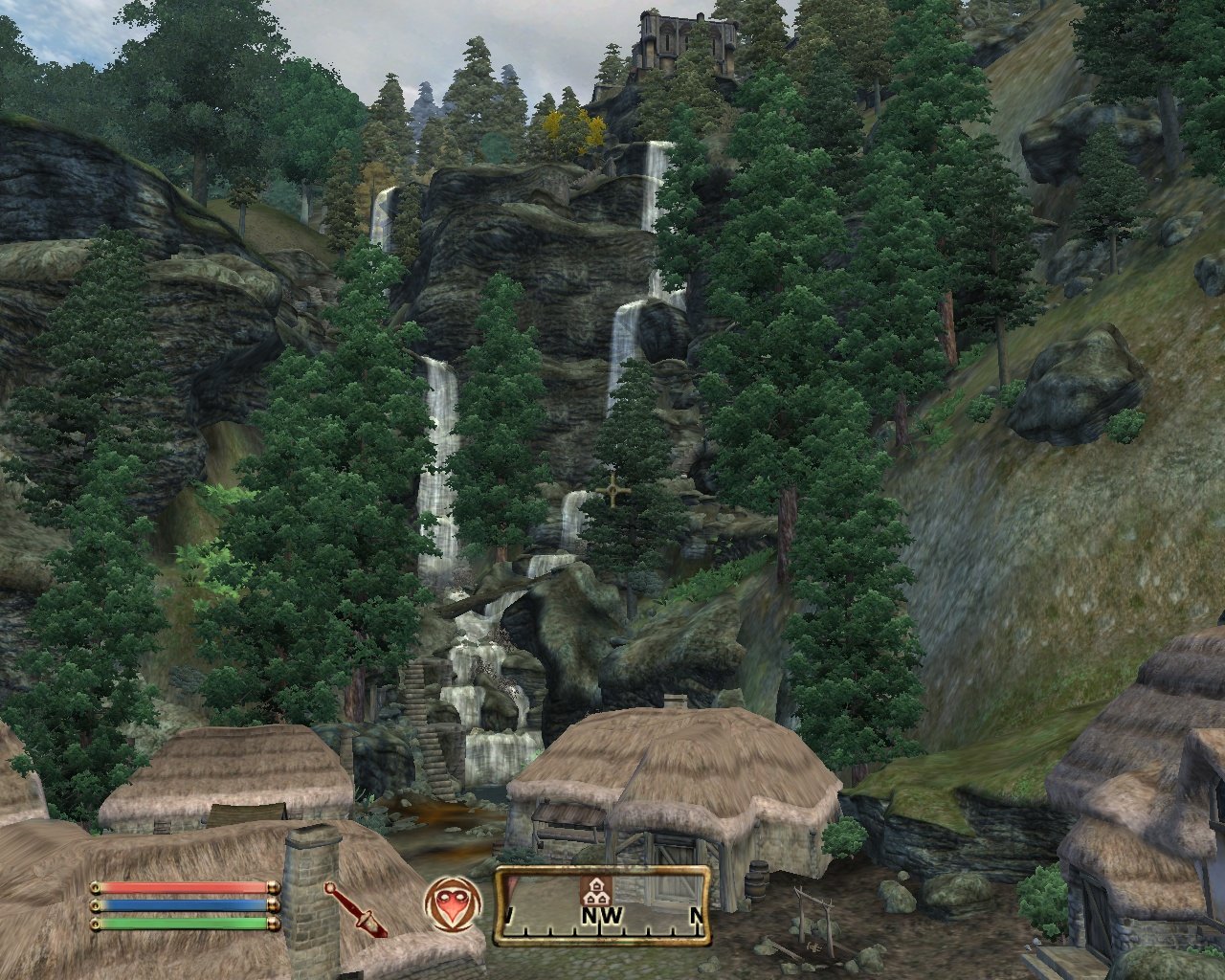The height and width of the screenshot is (980, 1225).
Task: Click the NW heading label on the compass
Action: [x=601, y=914]
